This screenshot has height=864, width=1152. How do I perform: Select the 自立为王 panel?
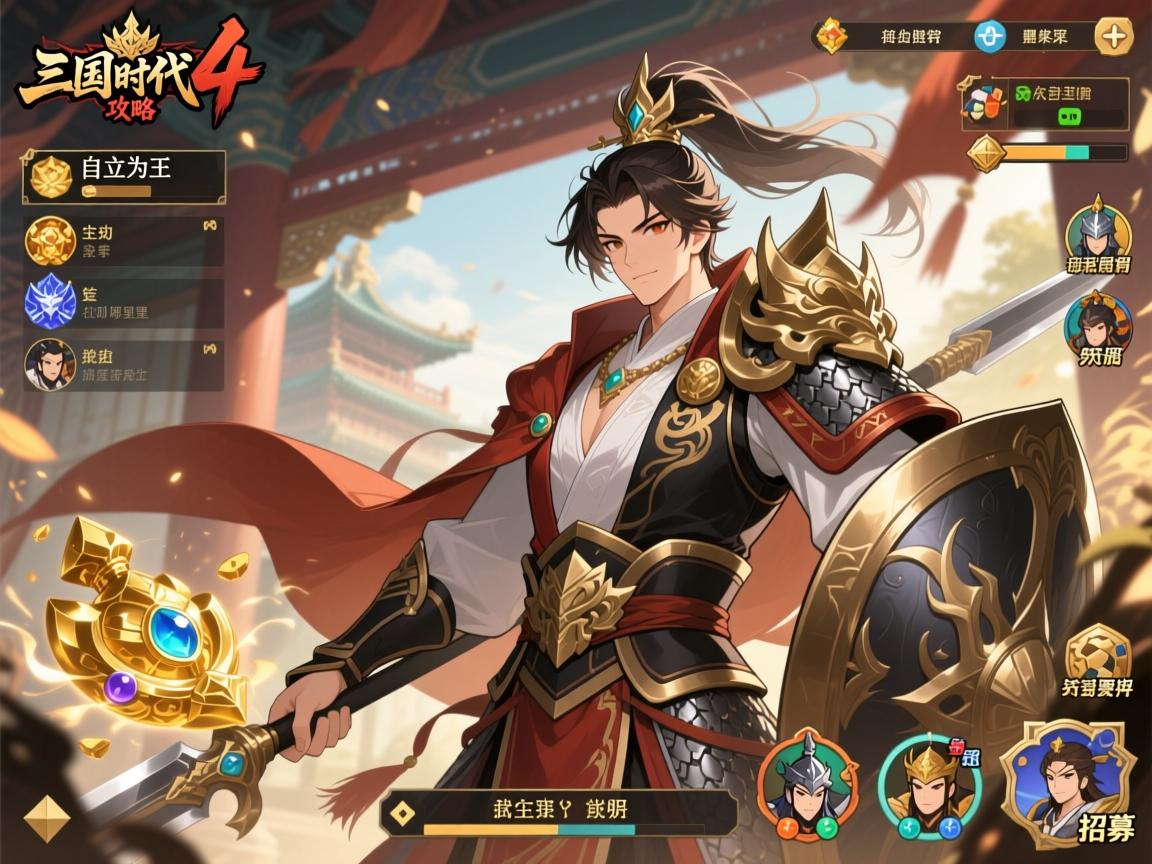tap(125, 176)
